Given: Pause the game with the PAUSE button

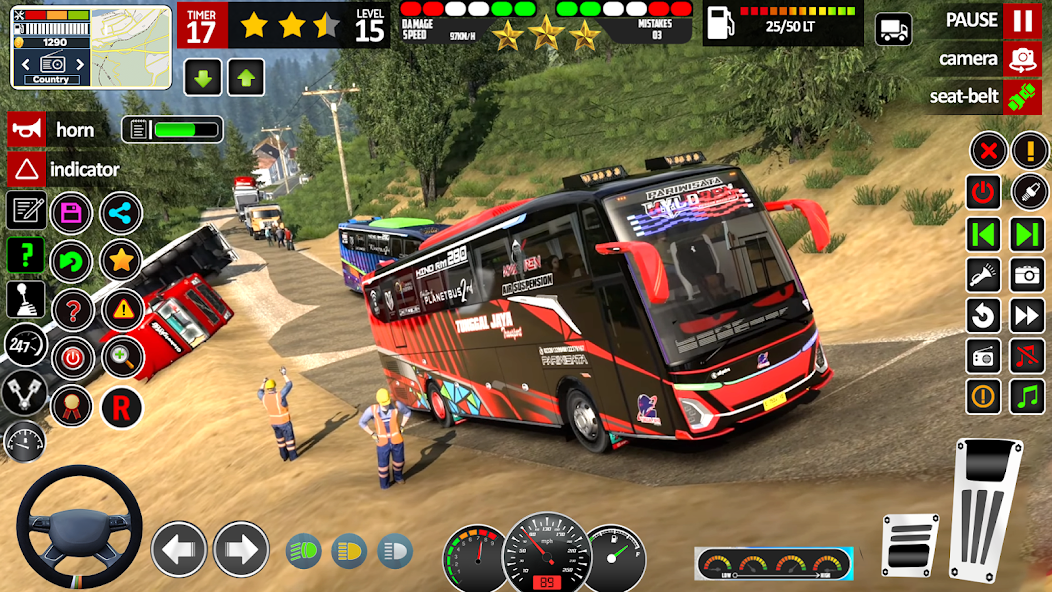Looking at the screenshot, I should 1021,20.
